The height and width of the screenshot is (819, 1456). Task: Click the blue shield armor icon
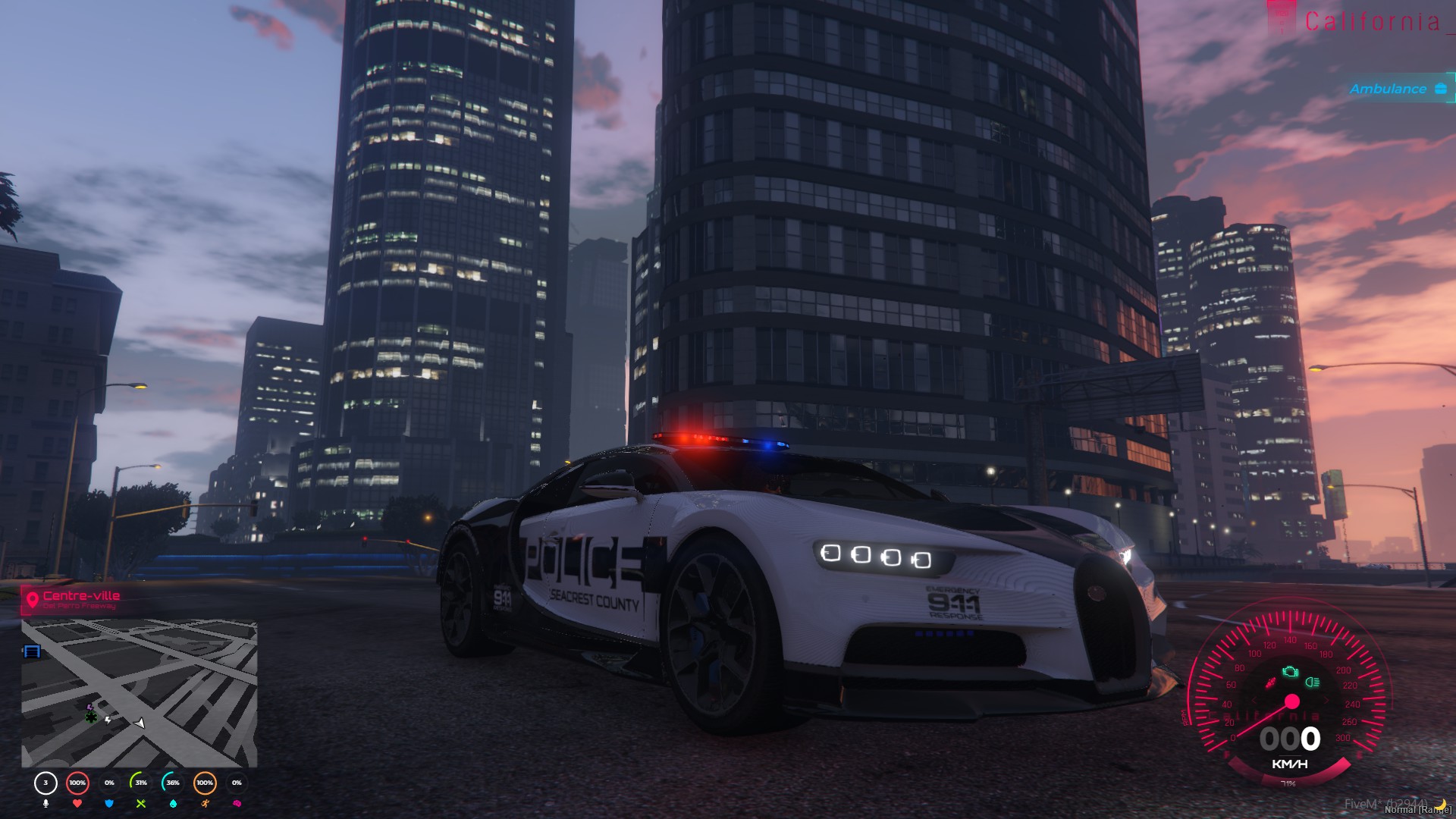coord(109,803)
